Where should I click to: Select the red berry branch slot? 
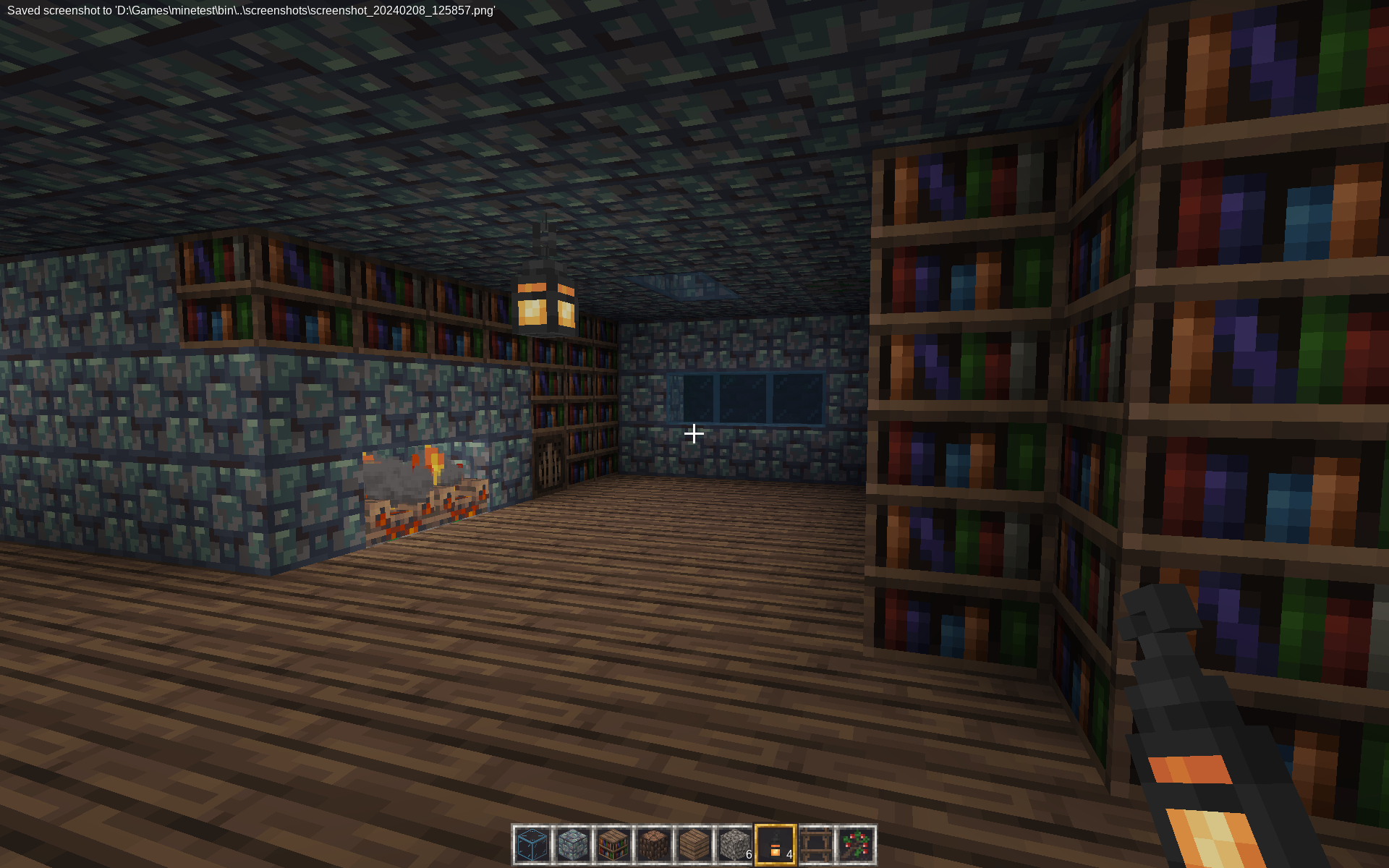[x=857, y=845]
